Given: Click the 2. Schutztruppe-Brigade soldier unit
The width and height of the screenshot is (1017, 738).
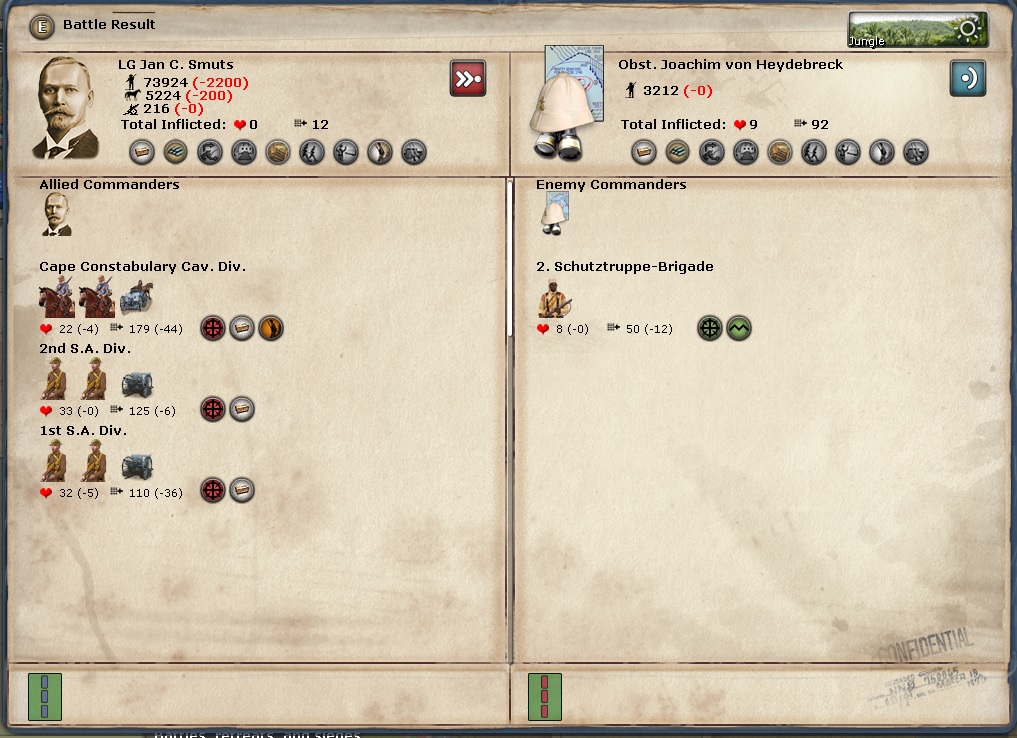Looking at the screenshot, I should tap(554, 299).
